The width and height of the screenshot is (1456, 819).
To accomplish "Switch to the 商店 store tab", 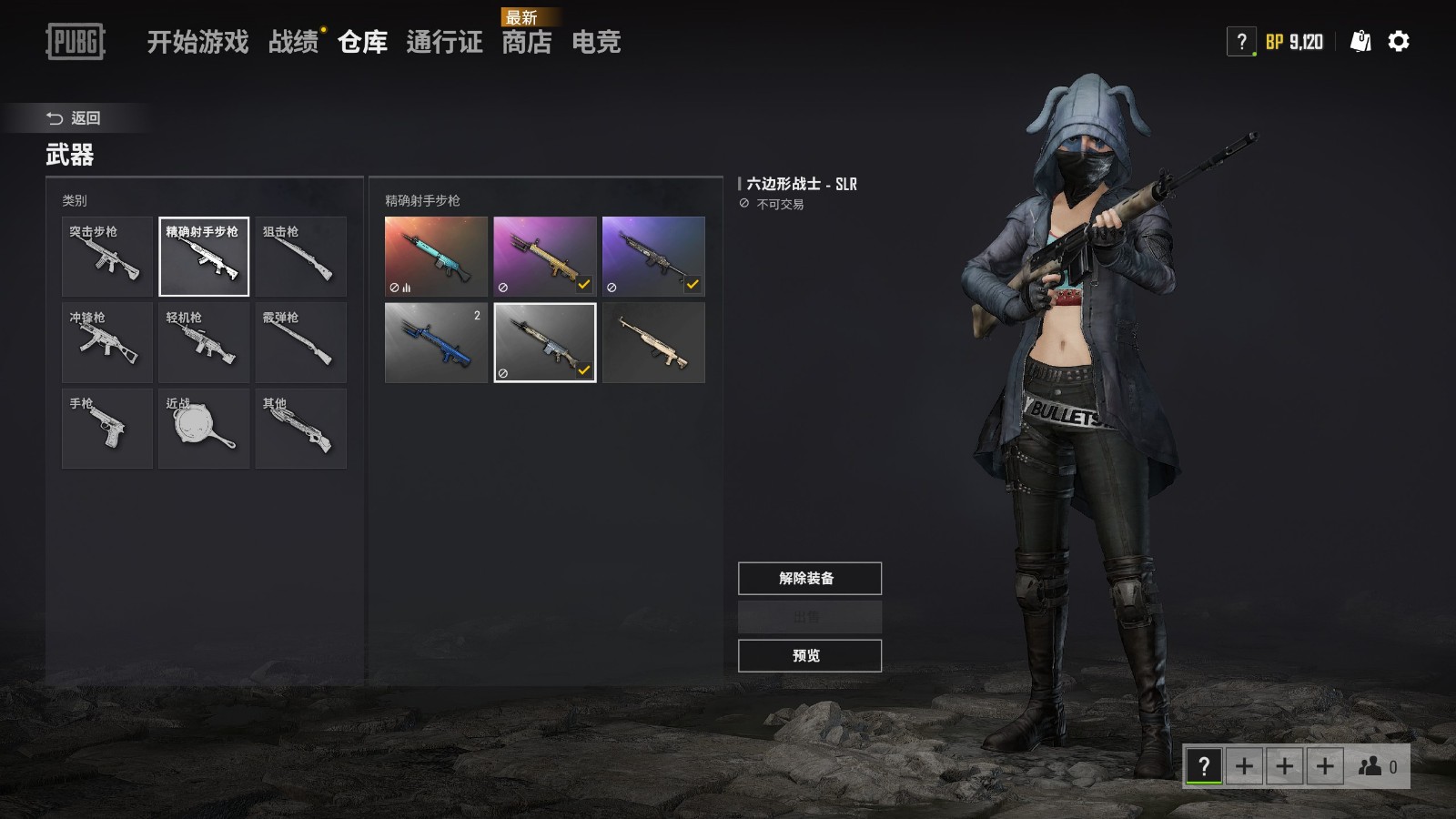I will pyautogui.click(x=527, y=43).
